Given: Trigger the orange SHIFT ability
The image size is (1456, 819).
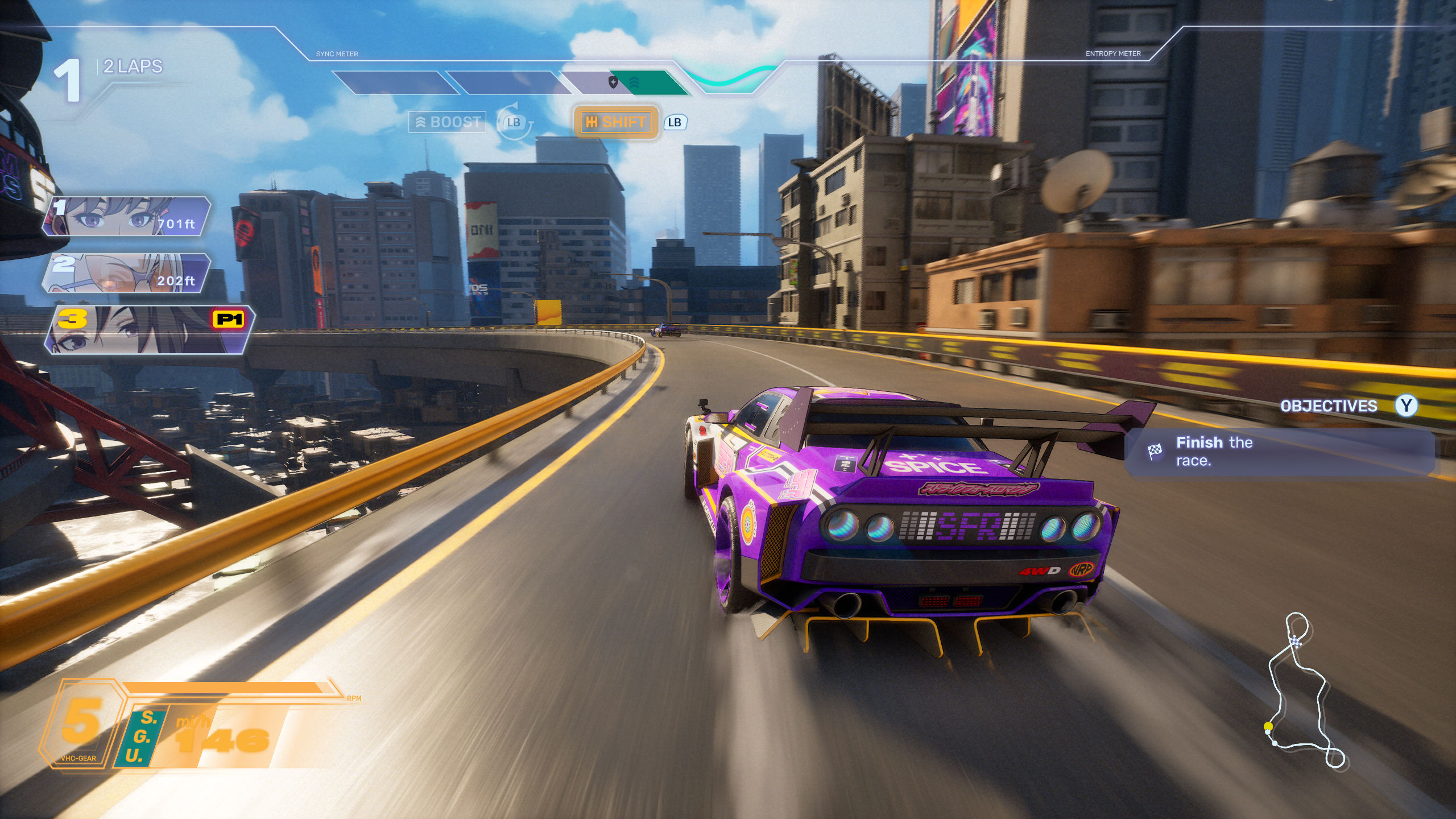Looking at the screenshot, I should point(616,122).
